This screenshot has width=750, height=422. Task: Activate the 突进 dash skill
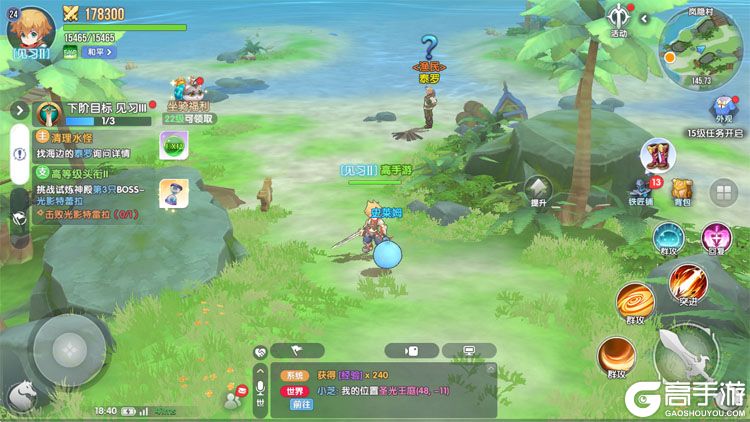click(686, 283)
